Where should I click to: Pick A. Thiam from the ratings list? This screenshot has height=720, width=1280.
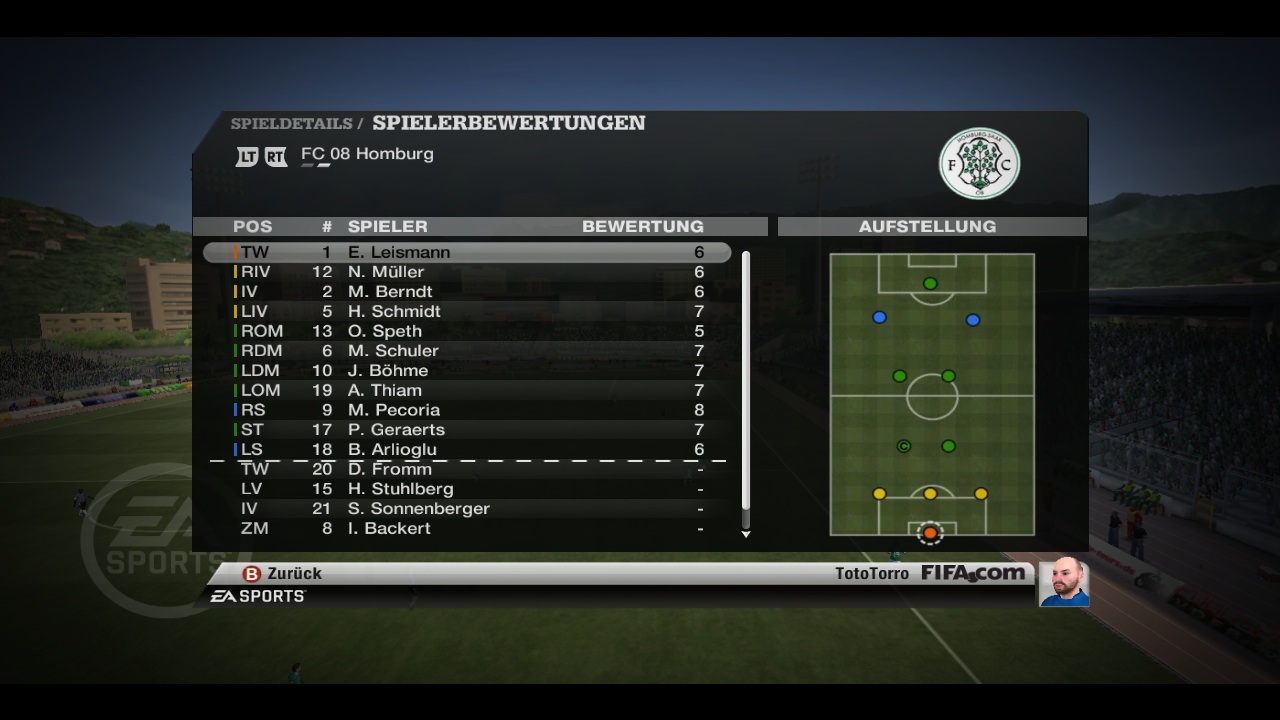point(467,390)
